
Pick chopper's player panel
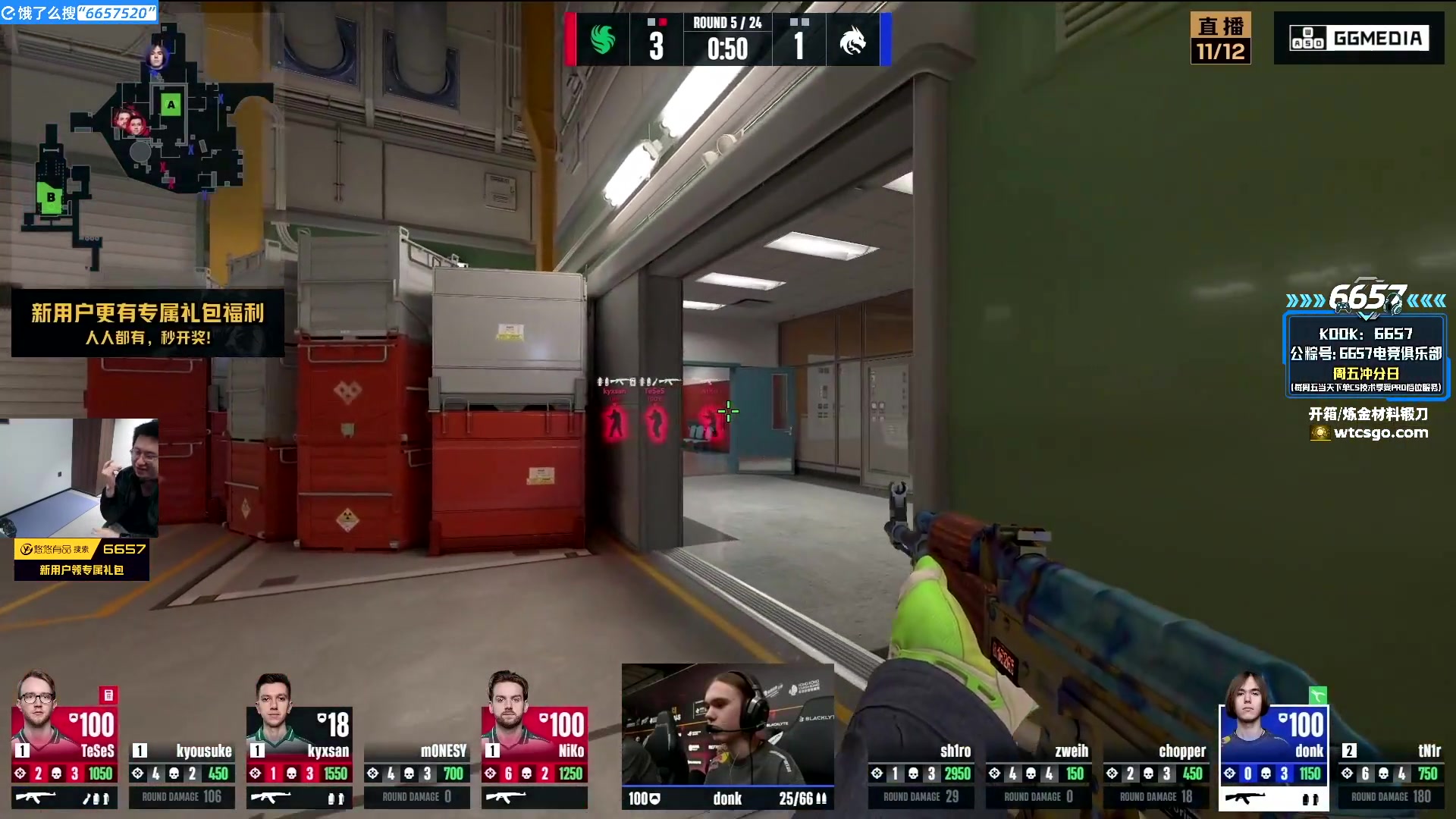click(x=1156, y=773)
